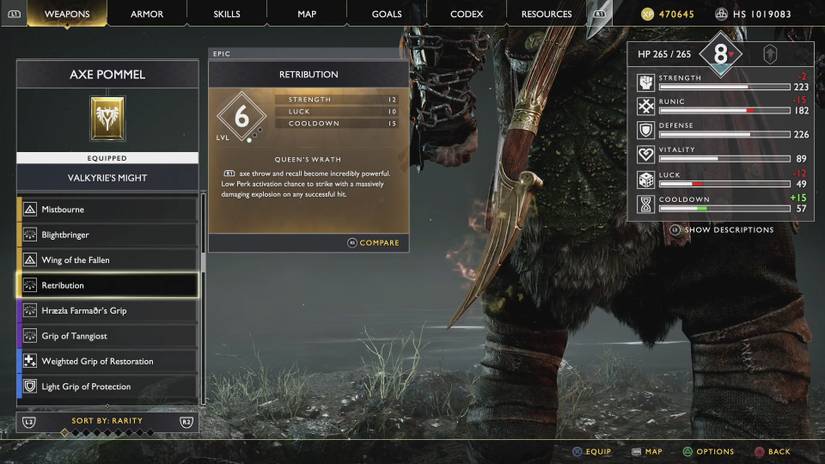Viewport: 825px width, 464px height.
Task: Open the Goals tab
Action: point(387,14)
